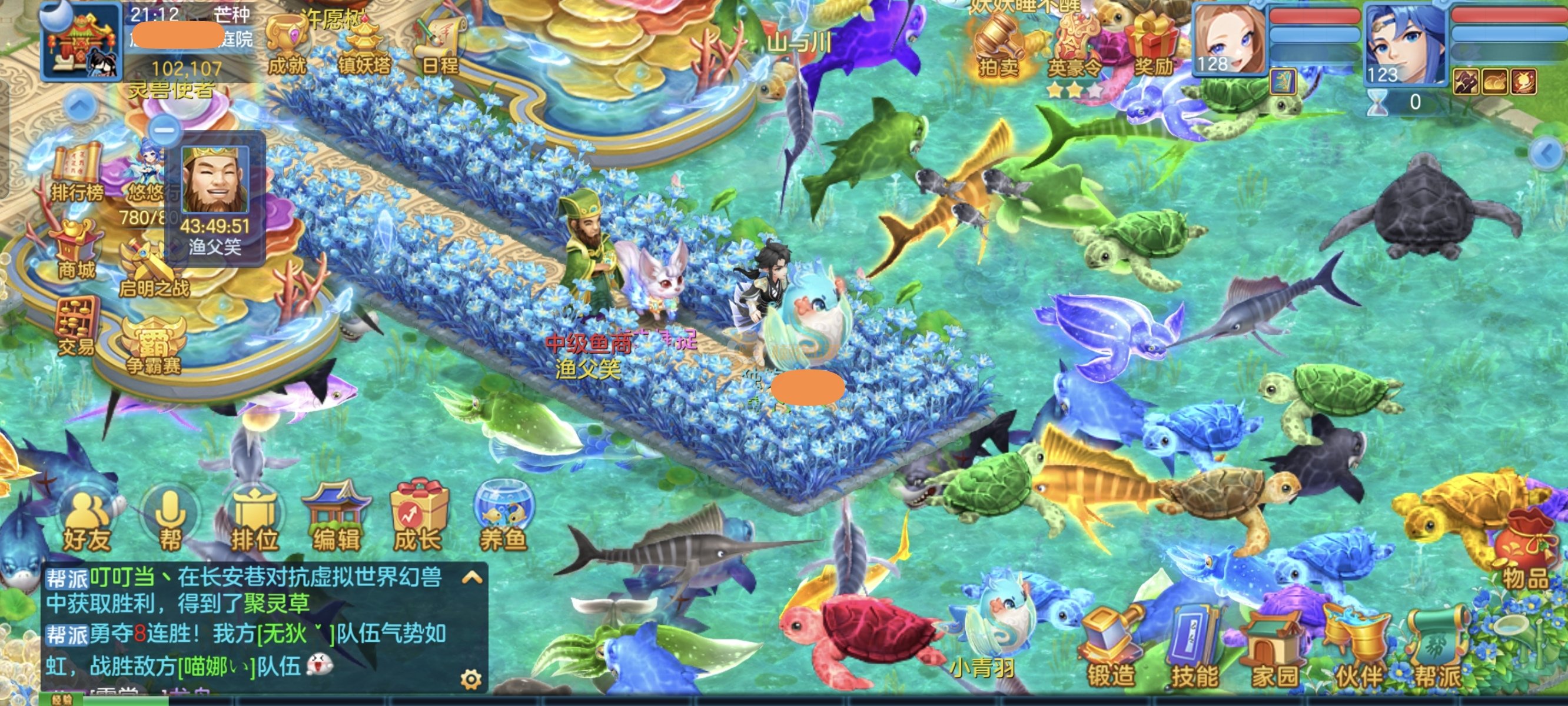
Task: Open the 拍卖 auction gavel icon
Action: 999,46
